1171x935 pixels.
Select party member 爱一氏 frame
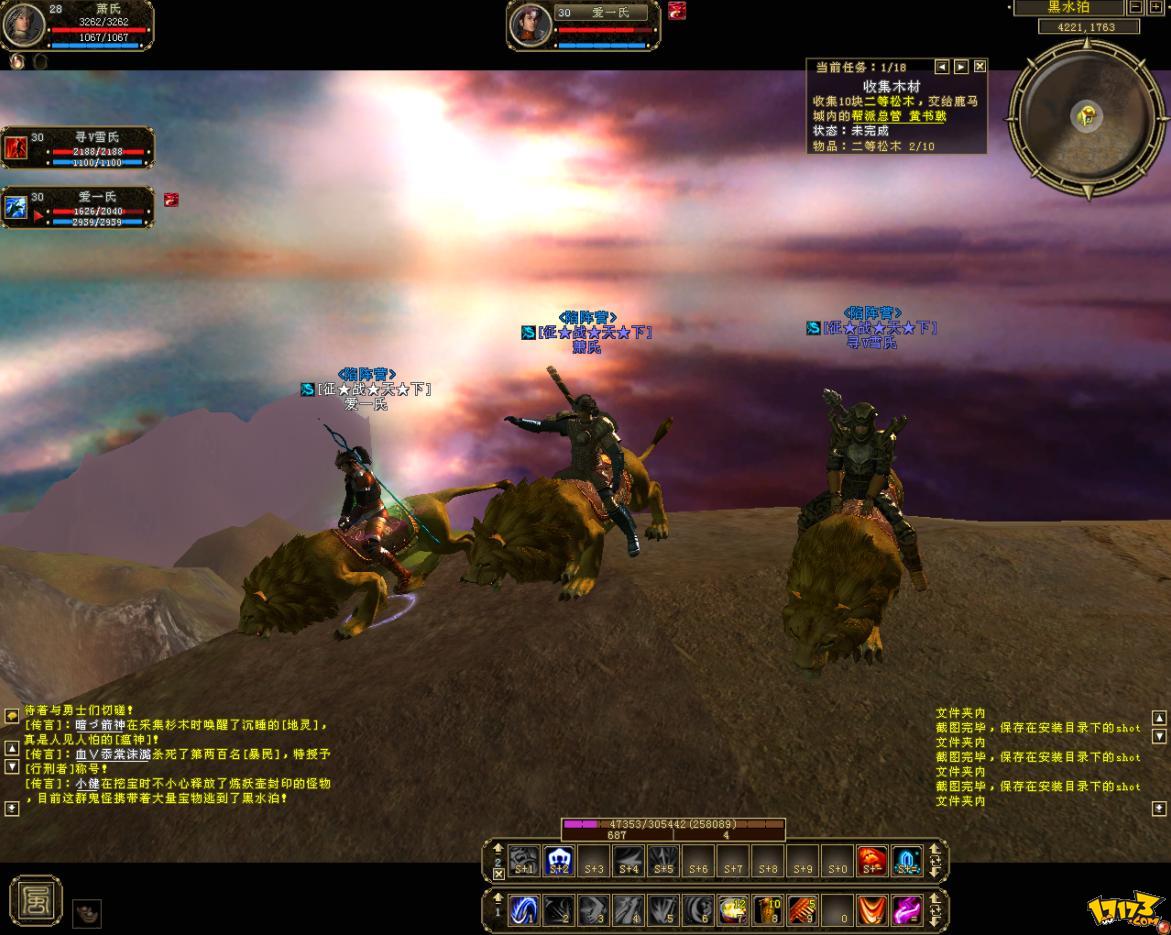[78, 207]
